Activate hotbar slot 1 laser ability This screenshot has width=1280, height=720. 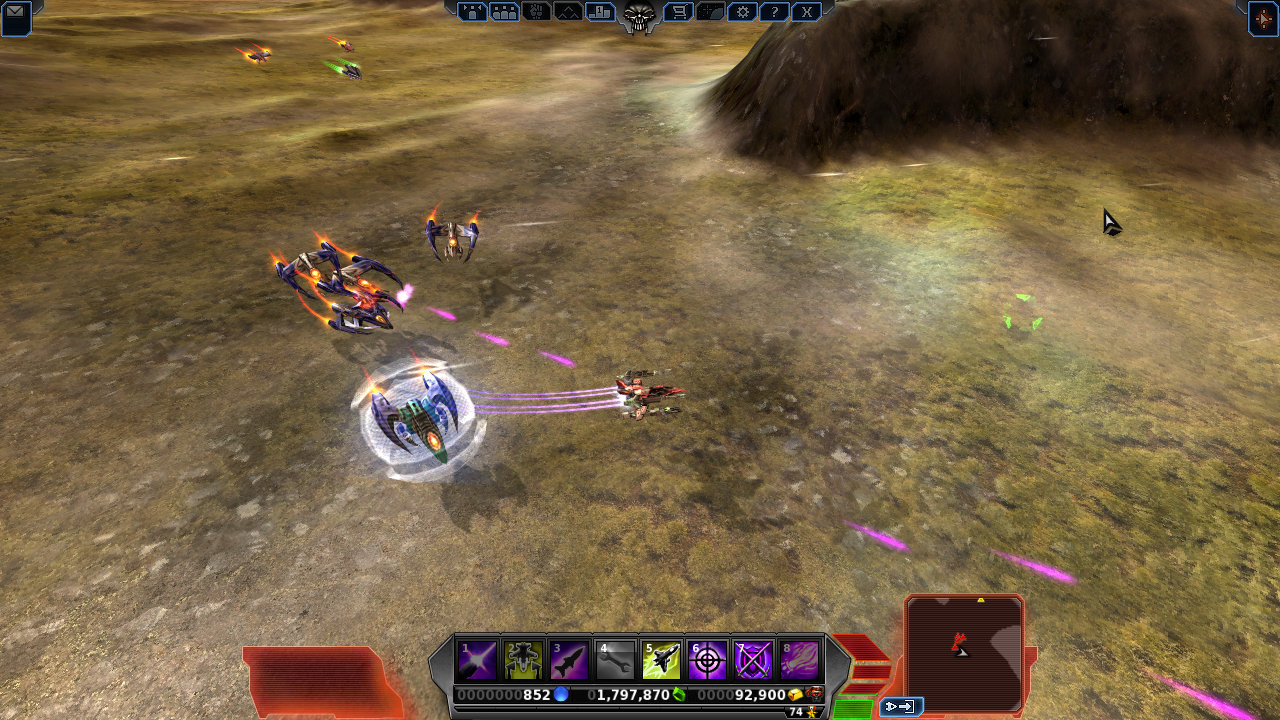pyautogui.click(x=477, y=660)
